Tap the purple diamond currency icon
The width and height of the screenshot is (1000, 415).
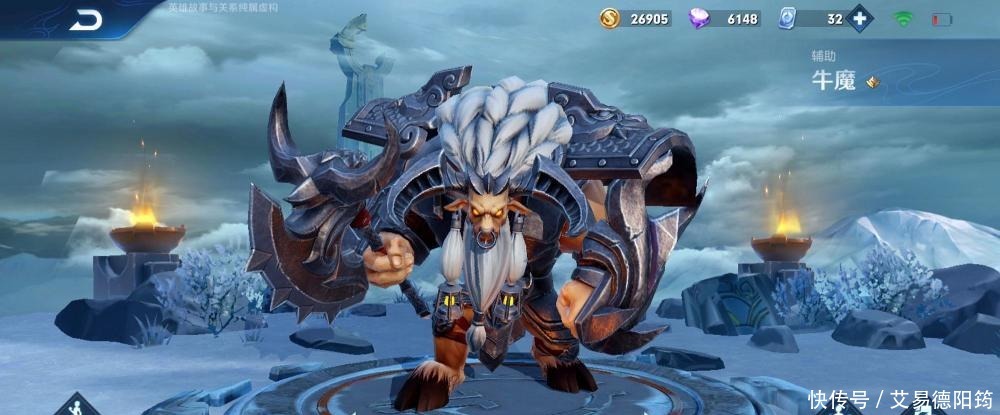pos(700,18)
